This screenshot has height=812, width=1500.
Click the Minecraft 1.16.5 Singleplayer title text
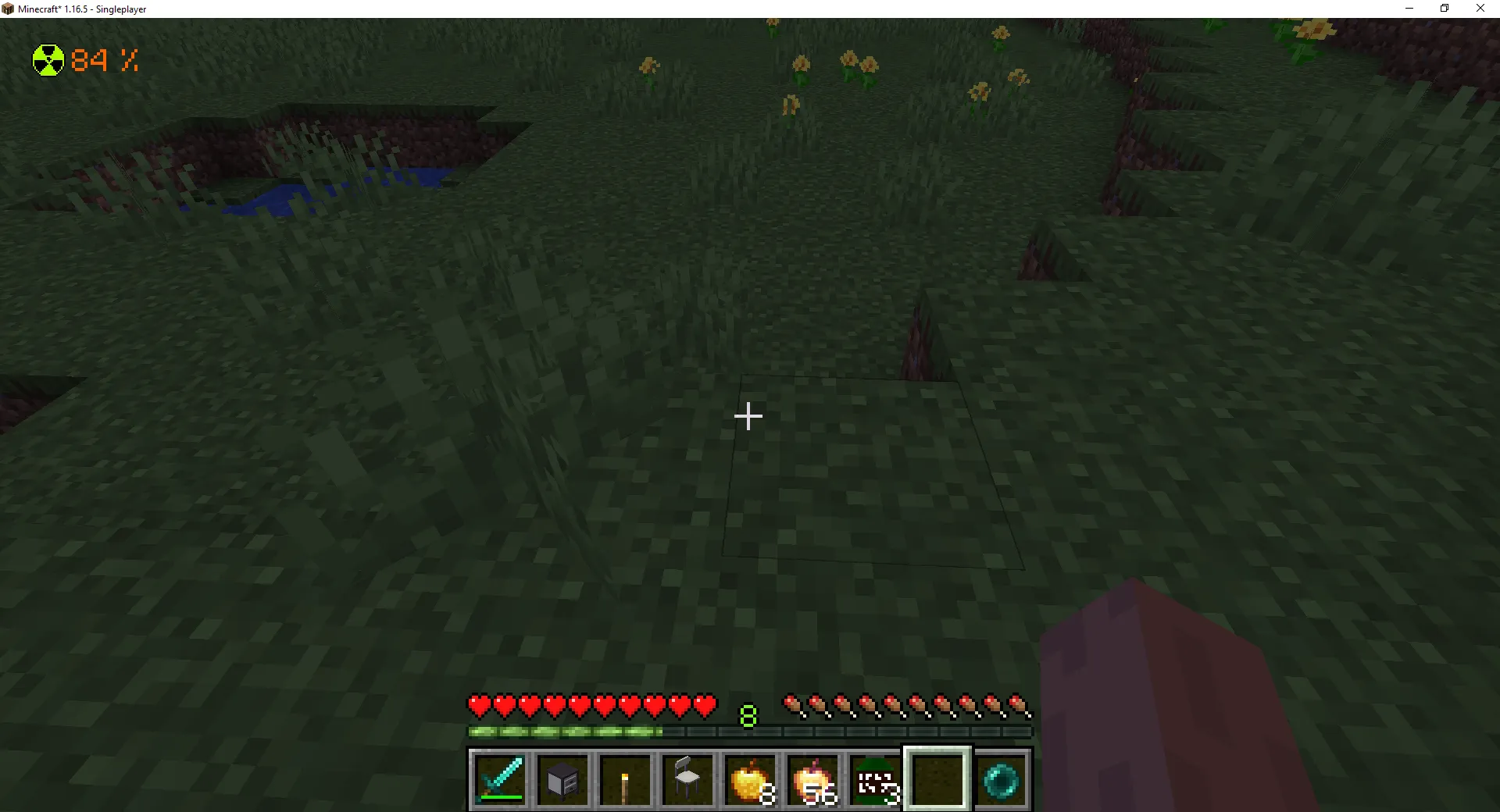(x=80, y=9)
